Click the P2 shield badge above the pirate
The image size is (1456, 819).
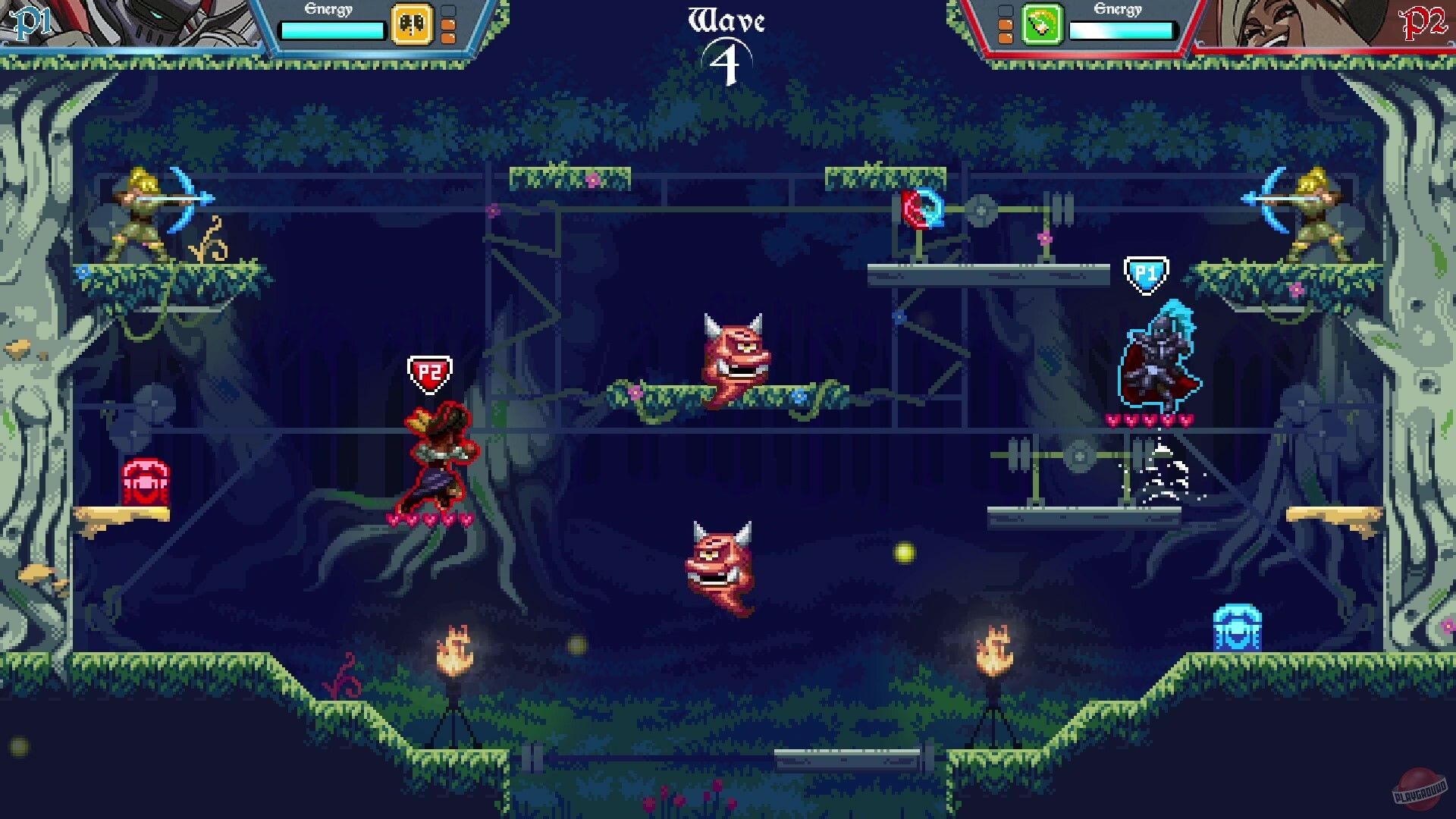click(430, 371)
